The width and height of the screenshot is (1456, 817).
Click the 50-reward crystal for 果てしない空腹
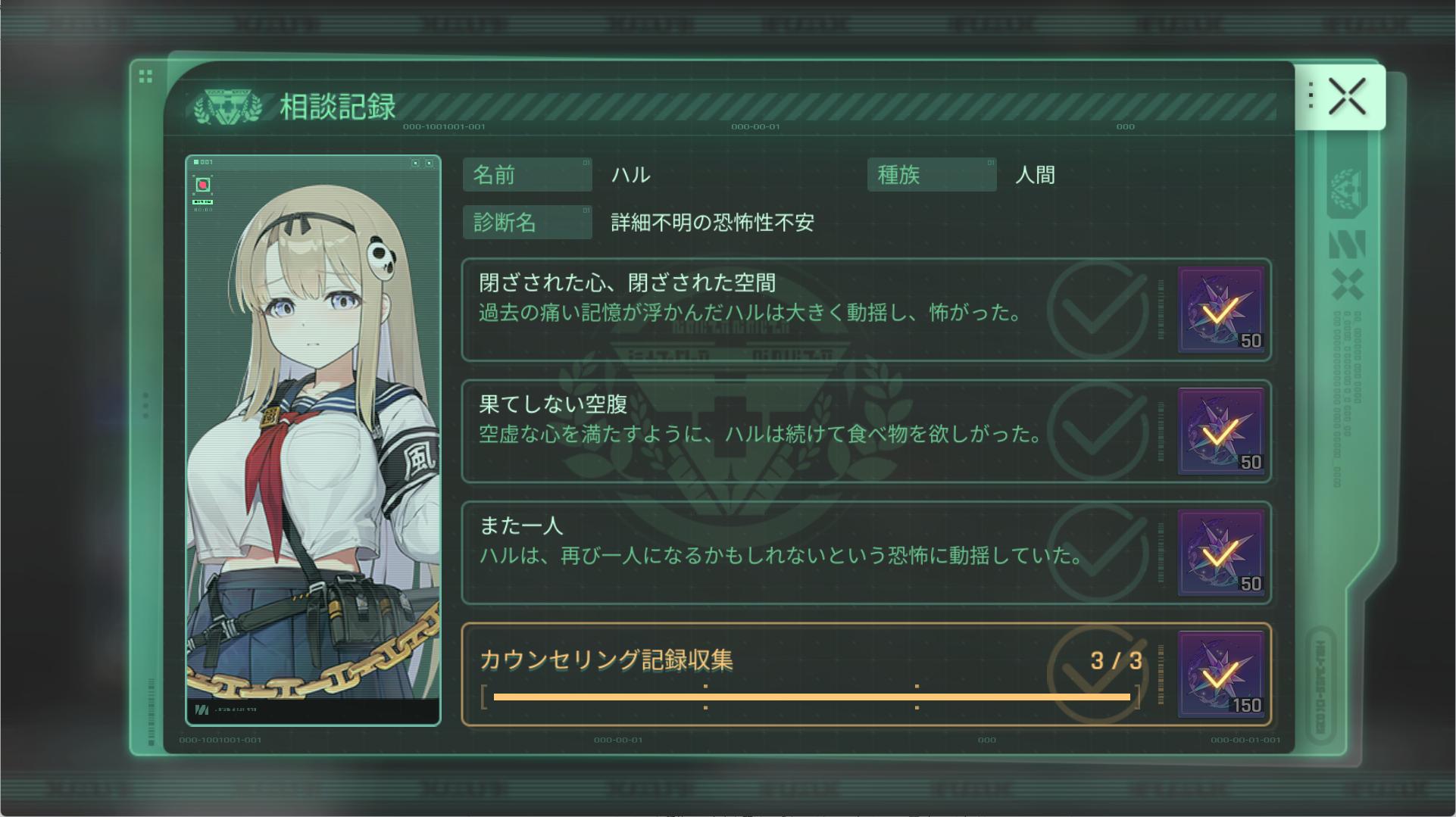pyautogui.click(x=1219, y=432)
